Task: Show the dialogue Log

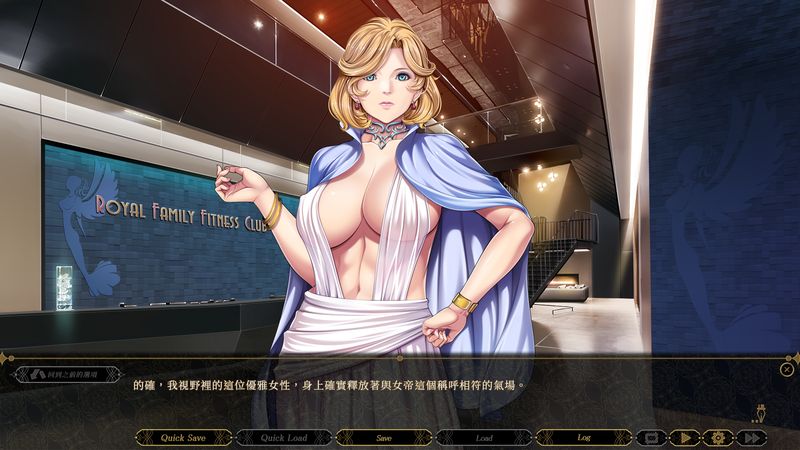Action: (x=583, y=437)
